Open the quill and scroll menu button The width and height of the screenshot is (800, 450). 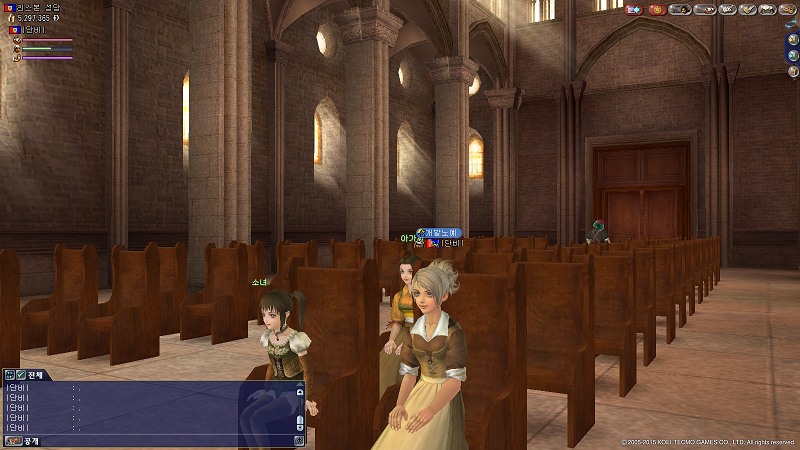[x=745, y=9]
